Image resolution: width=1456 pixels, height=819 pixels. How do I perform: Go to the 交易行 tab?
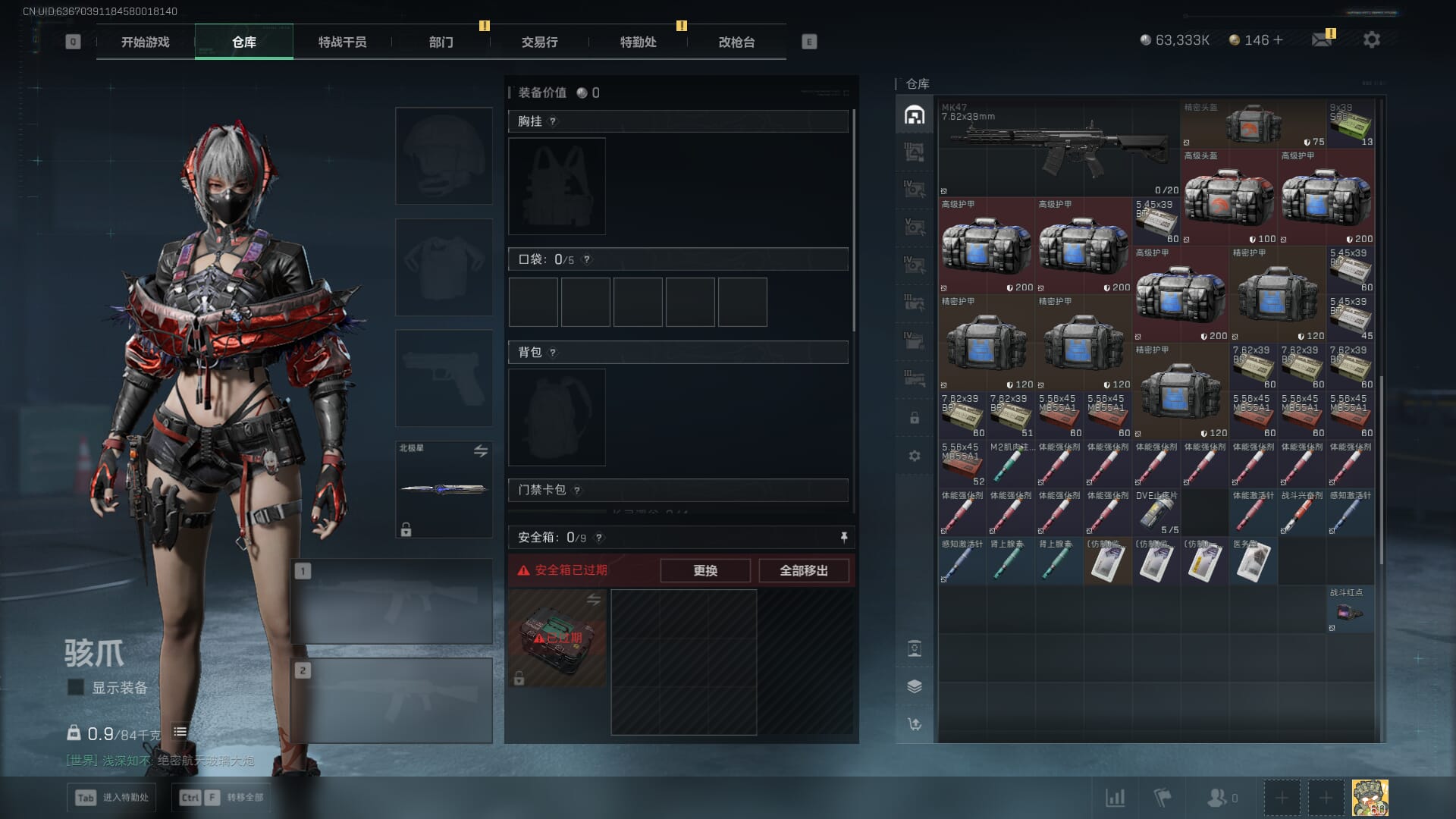click(x=539, y=42)
